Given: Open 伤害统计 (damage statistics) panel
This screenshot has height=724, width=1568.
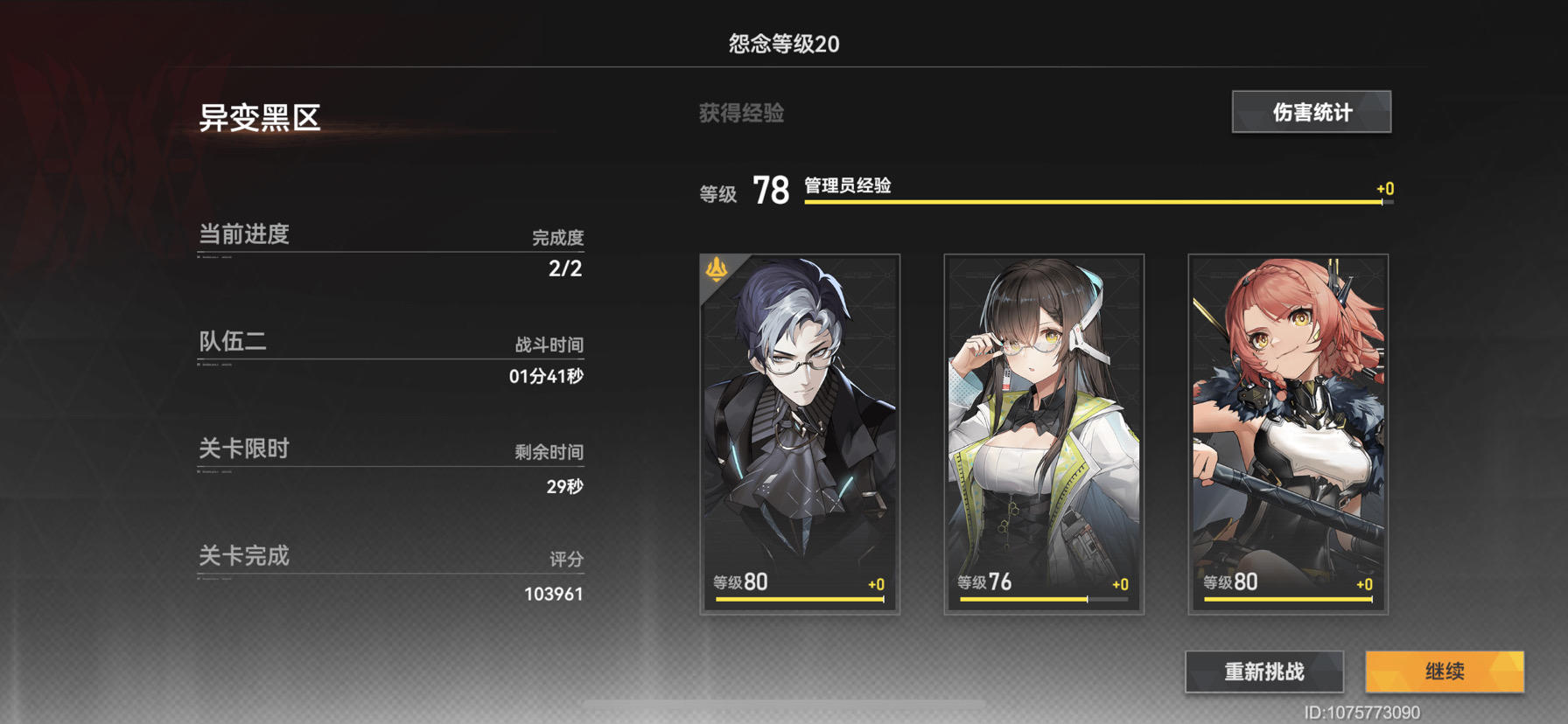Looking at the screenshot, I should [x=1310, y=112].
